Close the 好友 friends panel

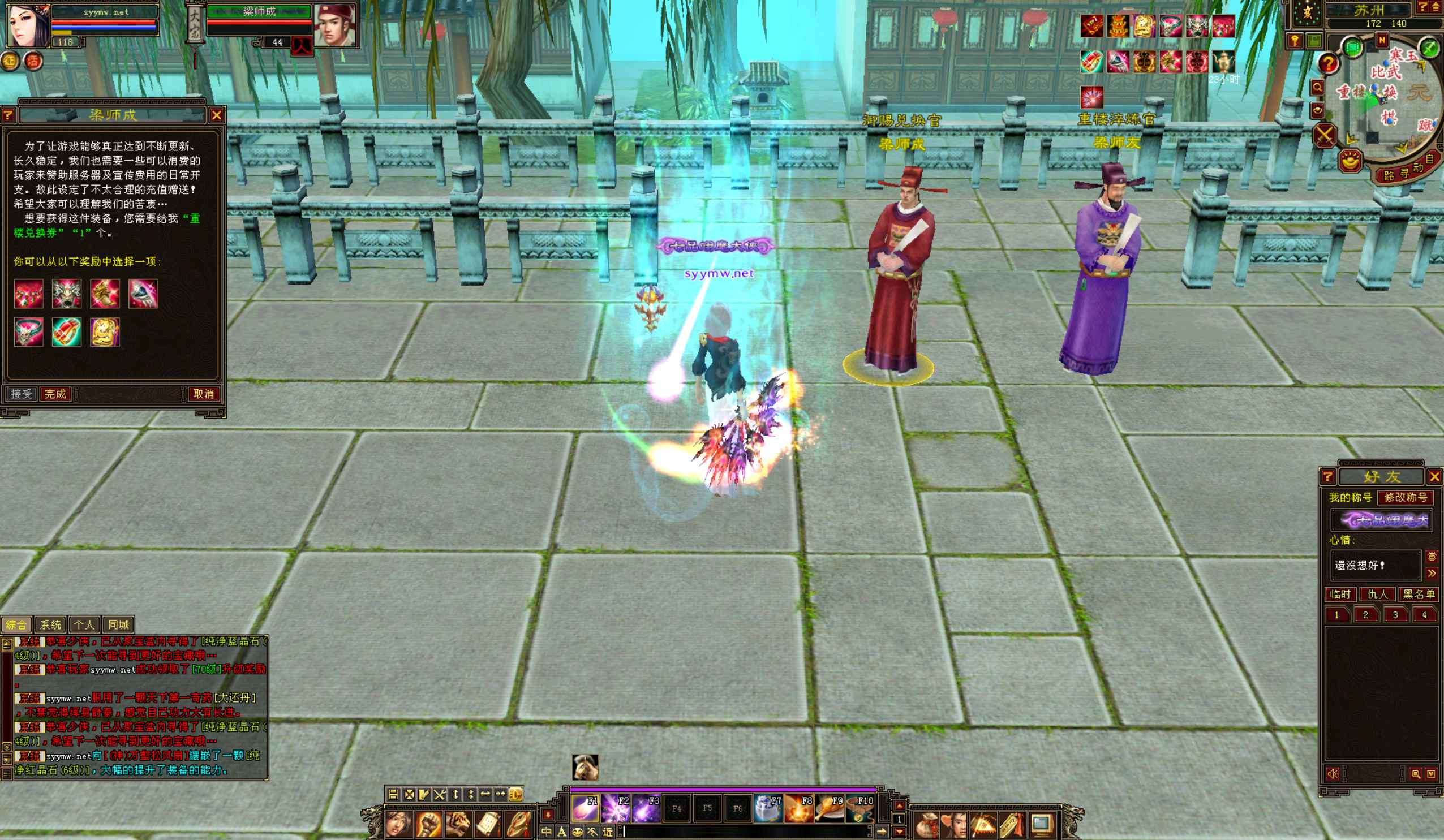(x=1435, y=477)
